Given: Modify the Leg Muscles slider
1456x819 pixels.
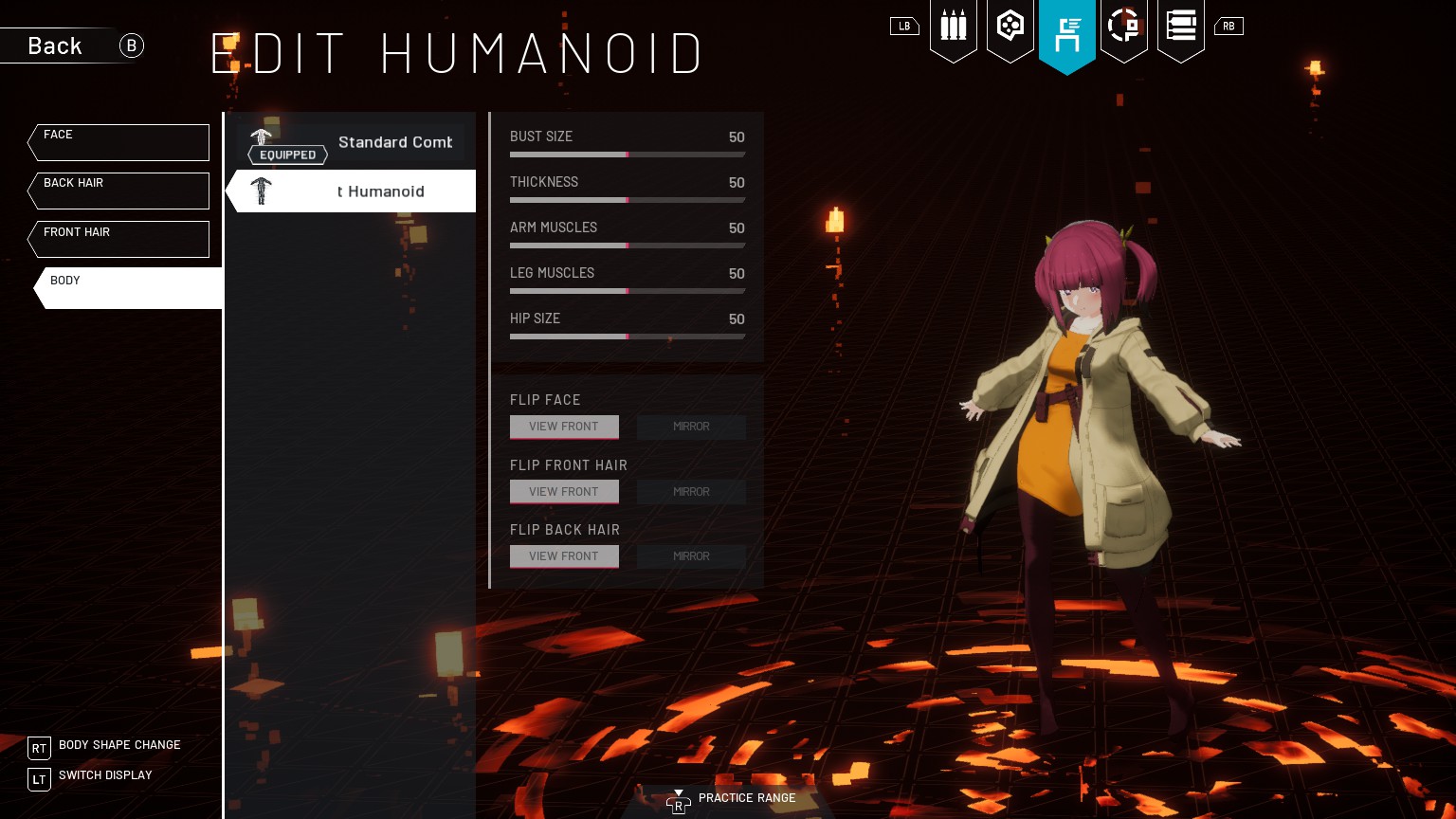Looking at the screenshot, I should (627, 291).
